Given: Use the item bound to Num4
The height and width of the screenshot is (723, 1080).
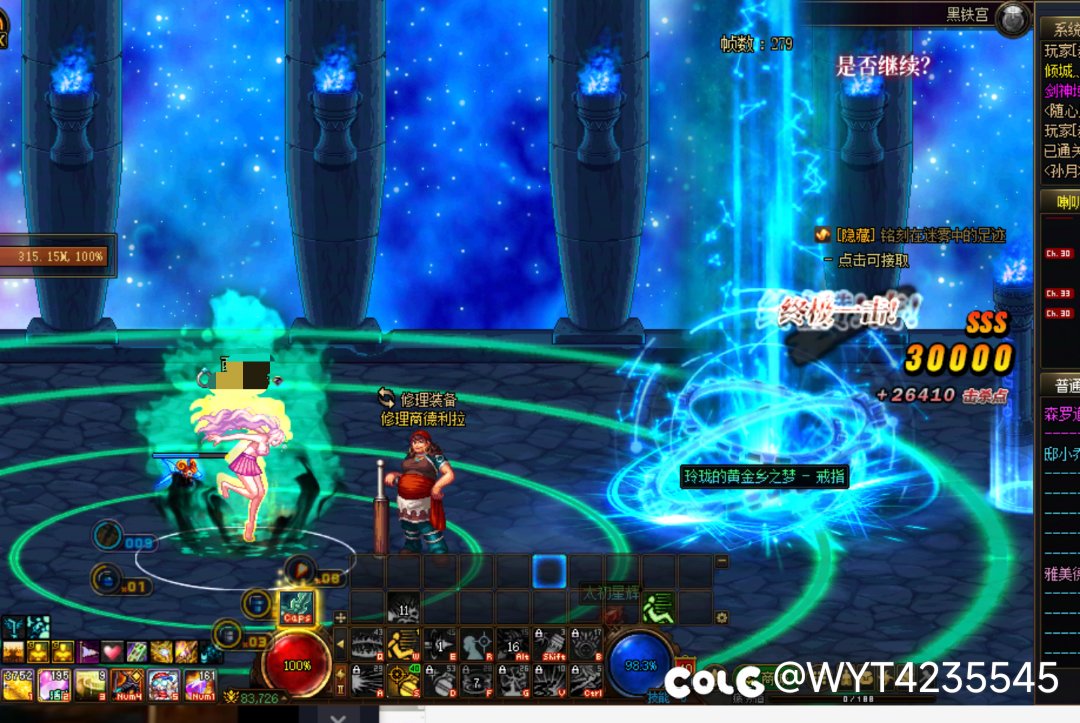Looking at the screenshot, I should (127, 685).
